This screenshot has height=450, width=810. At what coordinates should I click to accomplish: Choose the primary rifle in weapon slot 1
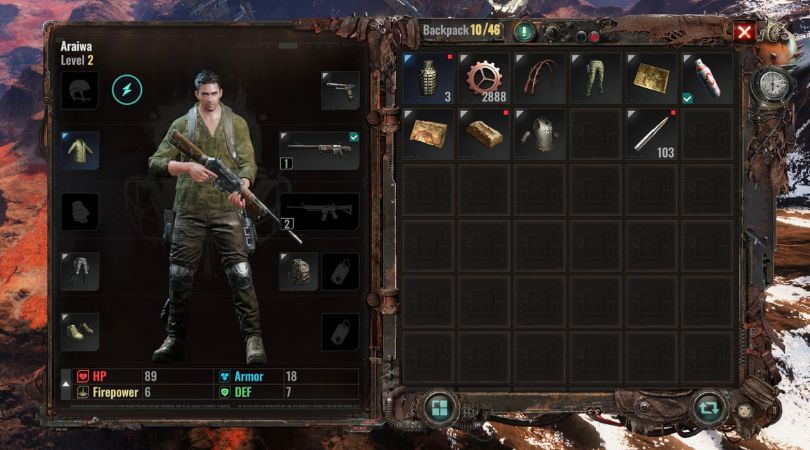[319, 151]
